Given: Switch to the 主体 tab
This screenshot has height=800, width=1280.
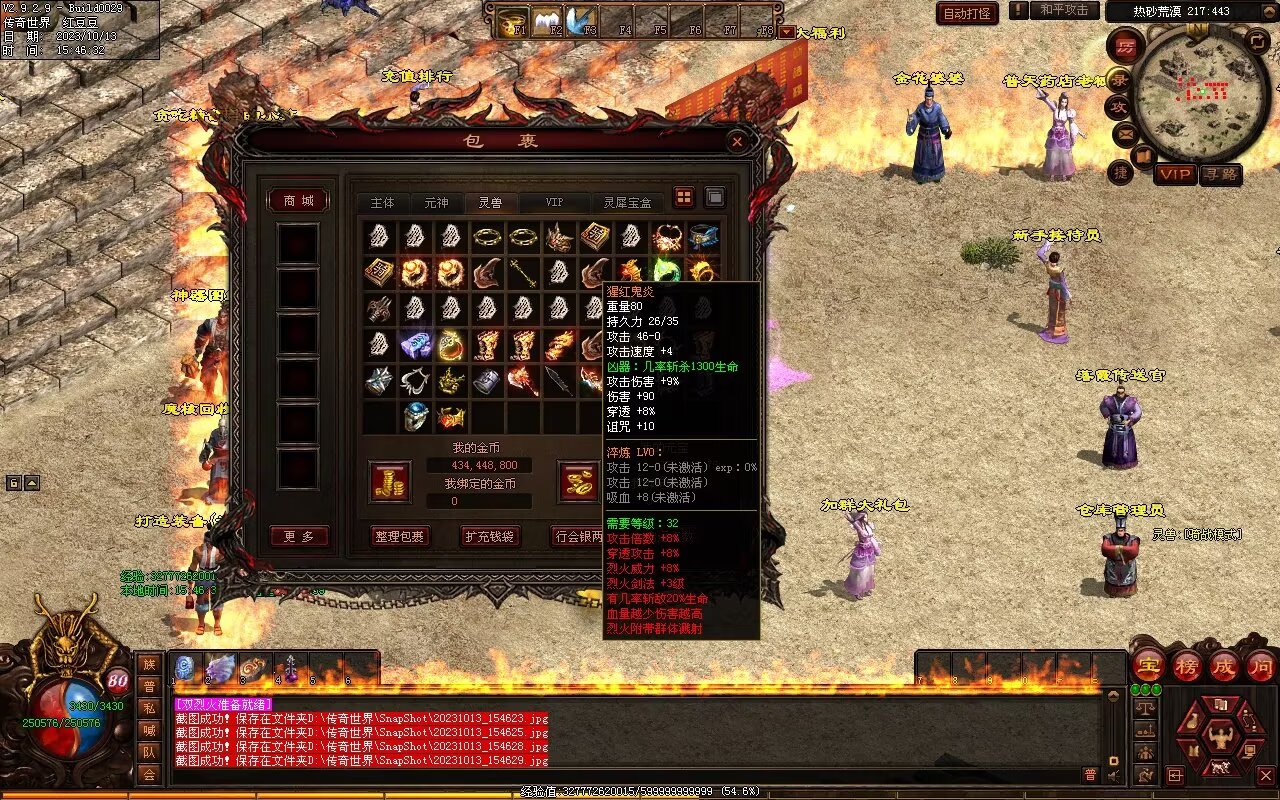Looking at the screenshot, I should [x=382, y=202].
